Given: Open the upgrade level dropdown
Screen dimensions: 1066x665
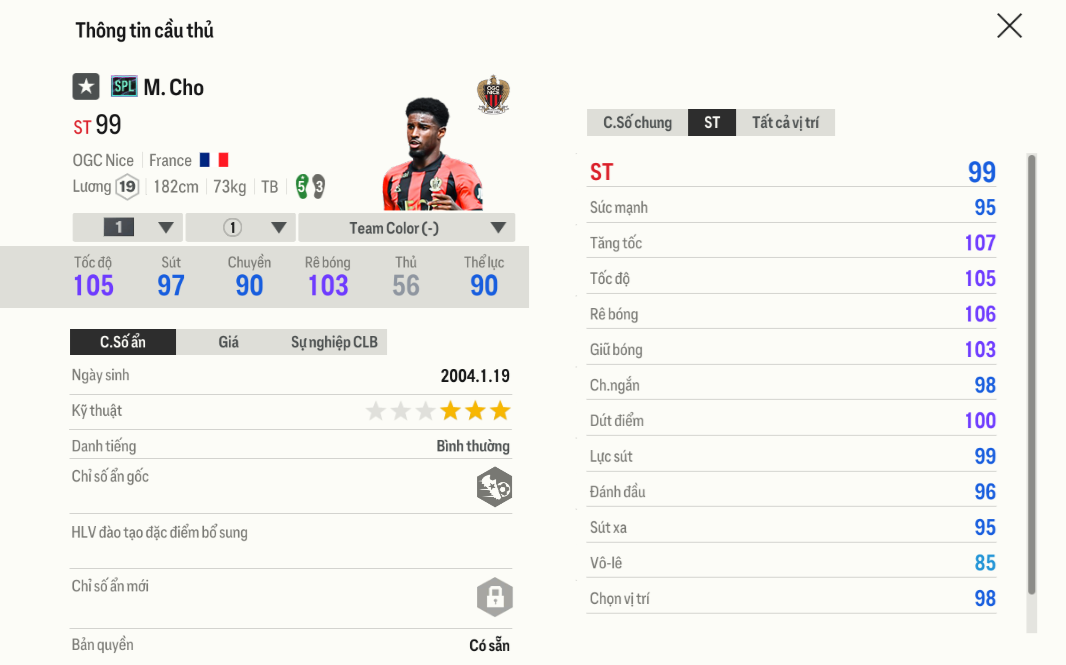Looking at the screenshot, I should point(128,228).
